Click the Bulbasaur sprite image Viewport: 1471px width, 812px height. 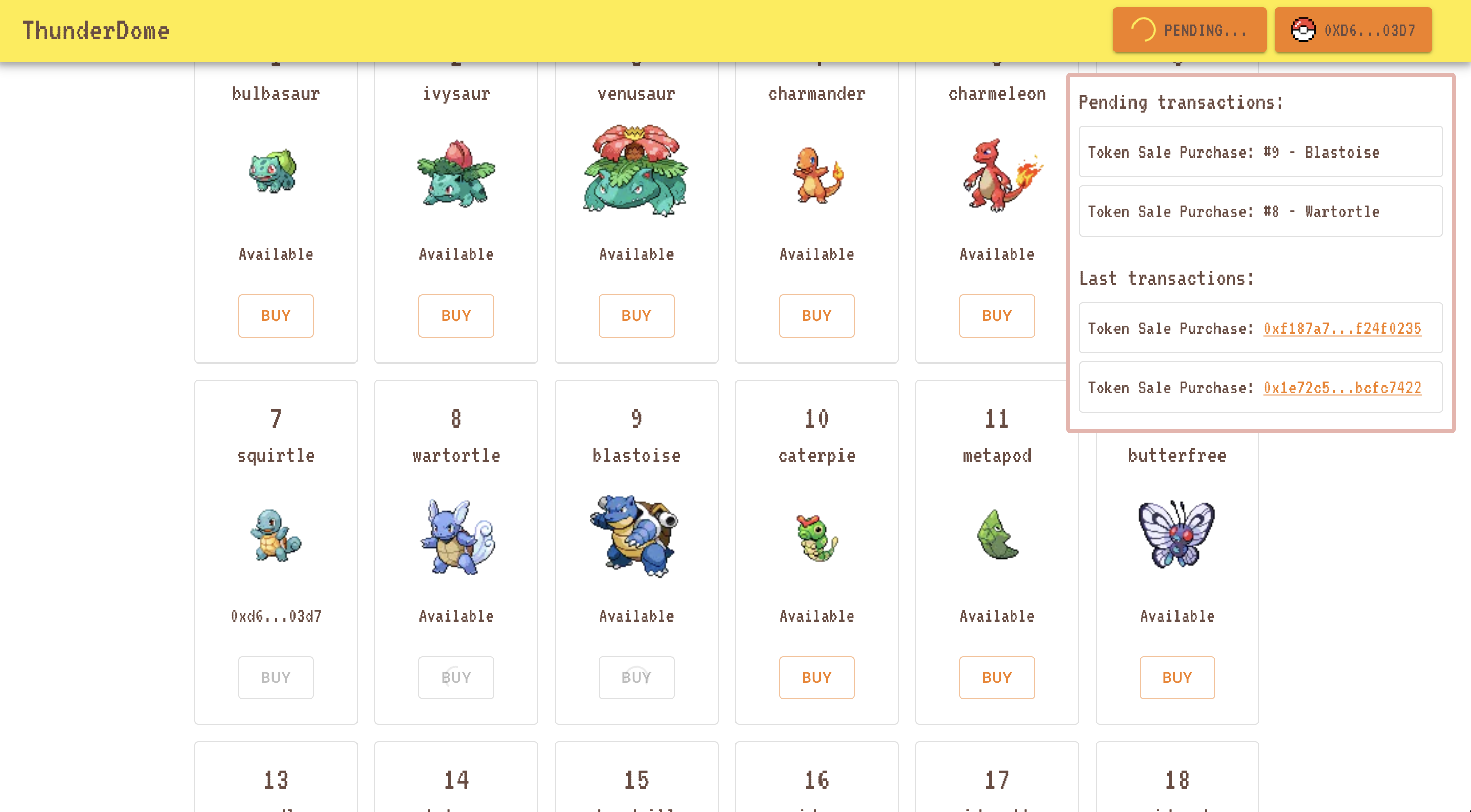(x=276, y=173)
